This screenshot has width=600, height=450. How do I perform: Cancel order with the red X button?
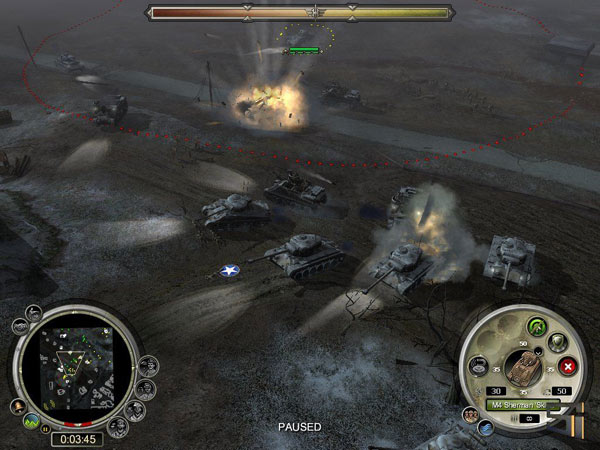click(568, 366)
